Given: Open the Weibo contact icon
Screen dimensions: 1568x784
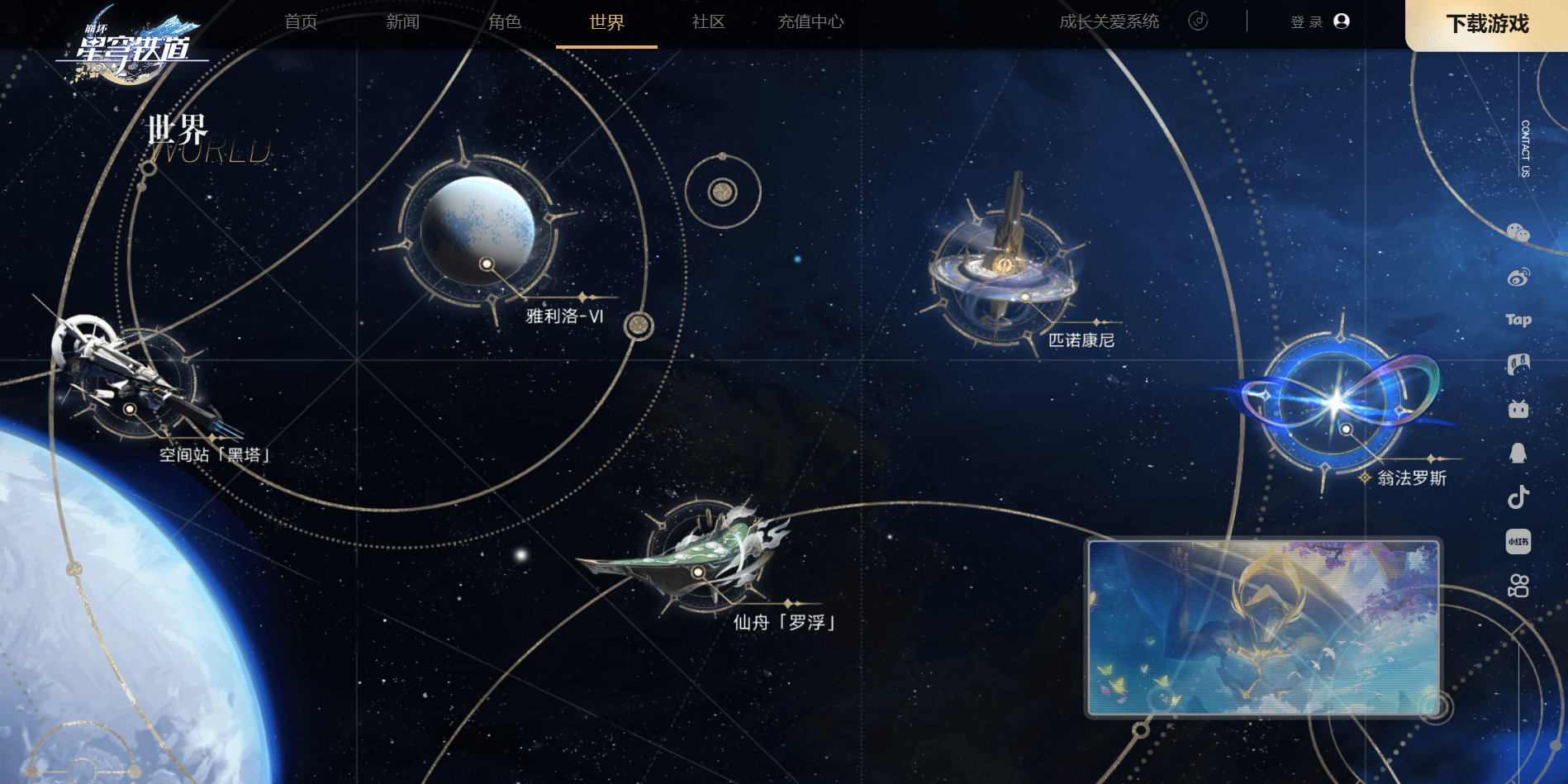Looking at the screenshot, I should (1518, 277).
